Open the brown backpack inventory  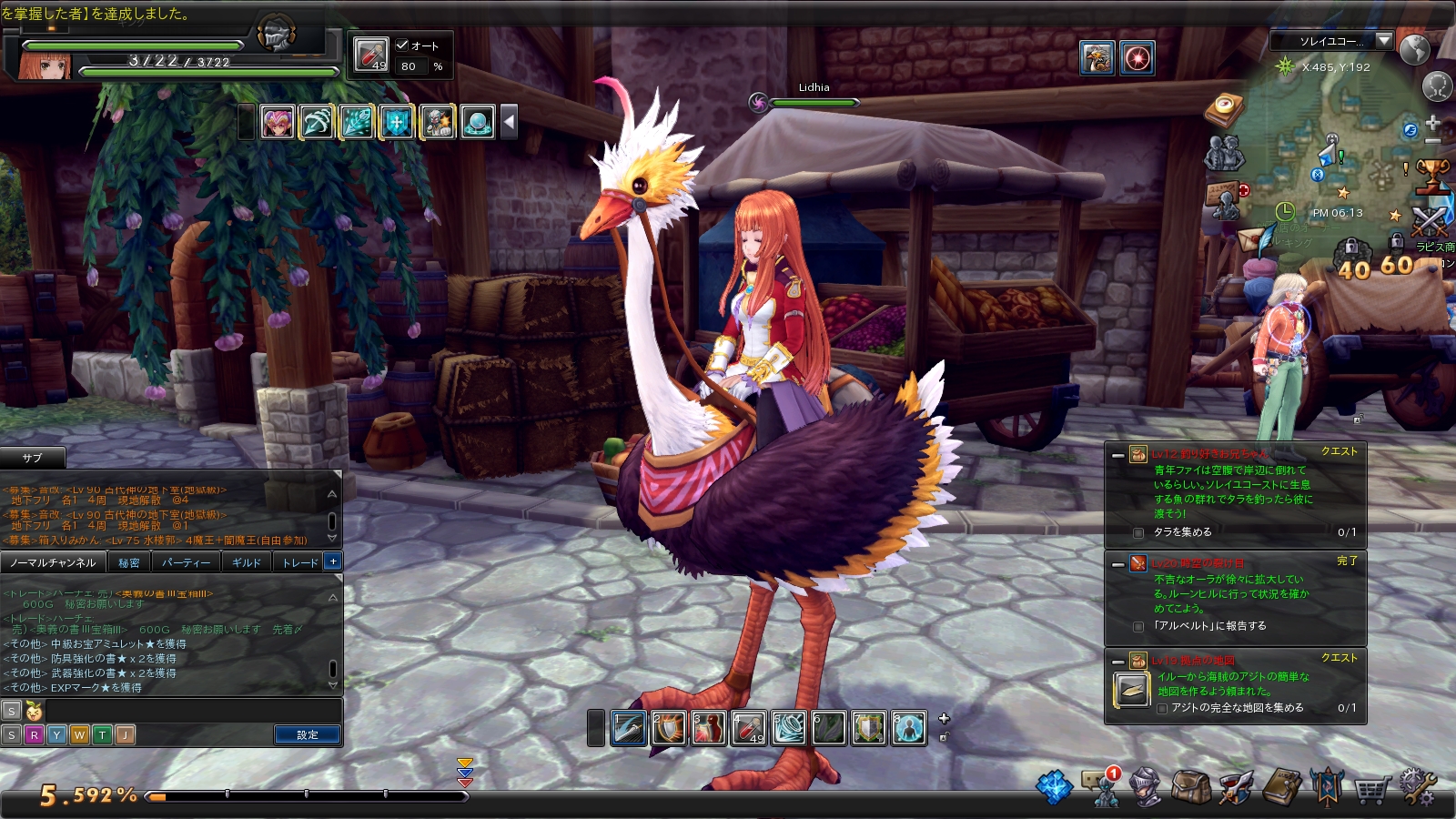[x=1190, y=787]
